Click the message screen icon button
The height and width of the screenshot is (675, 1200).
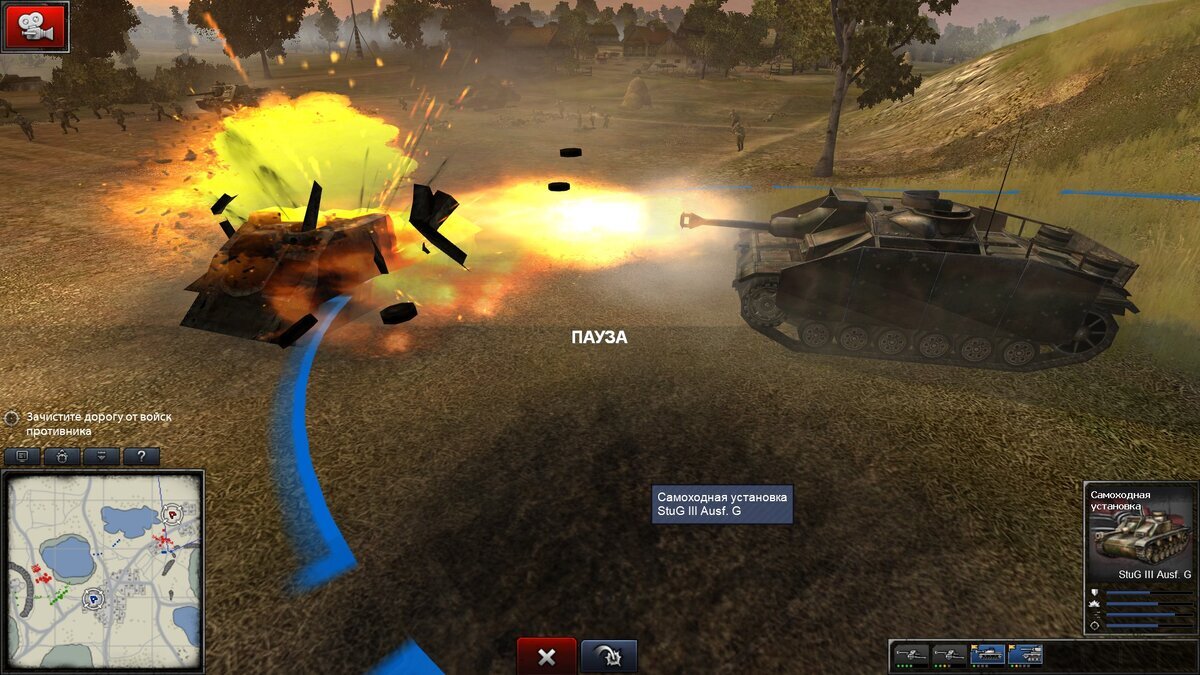coord(22,456)
